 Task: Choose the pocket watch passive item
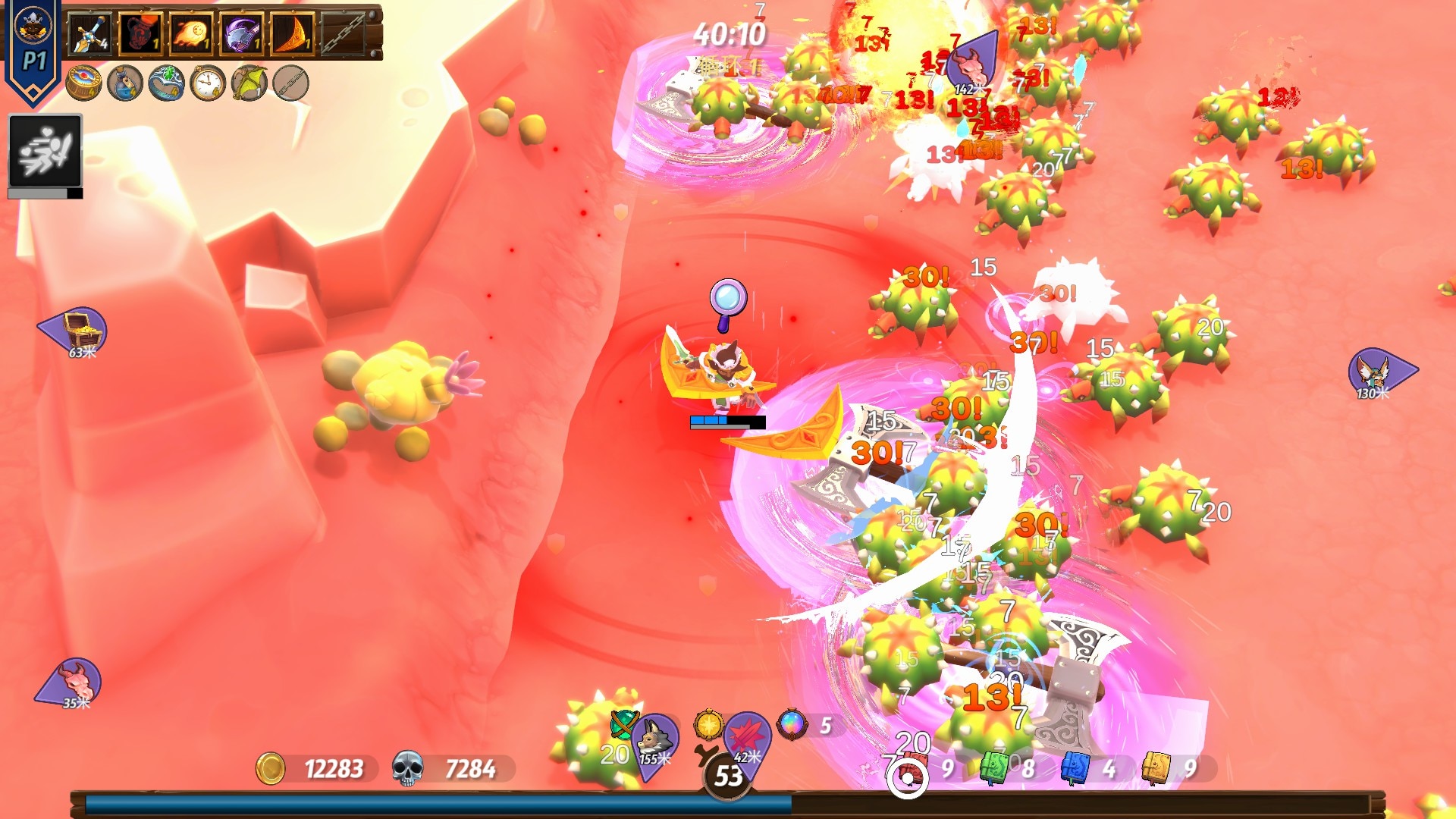point(208,83)
